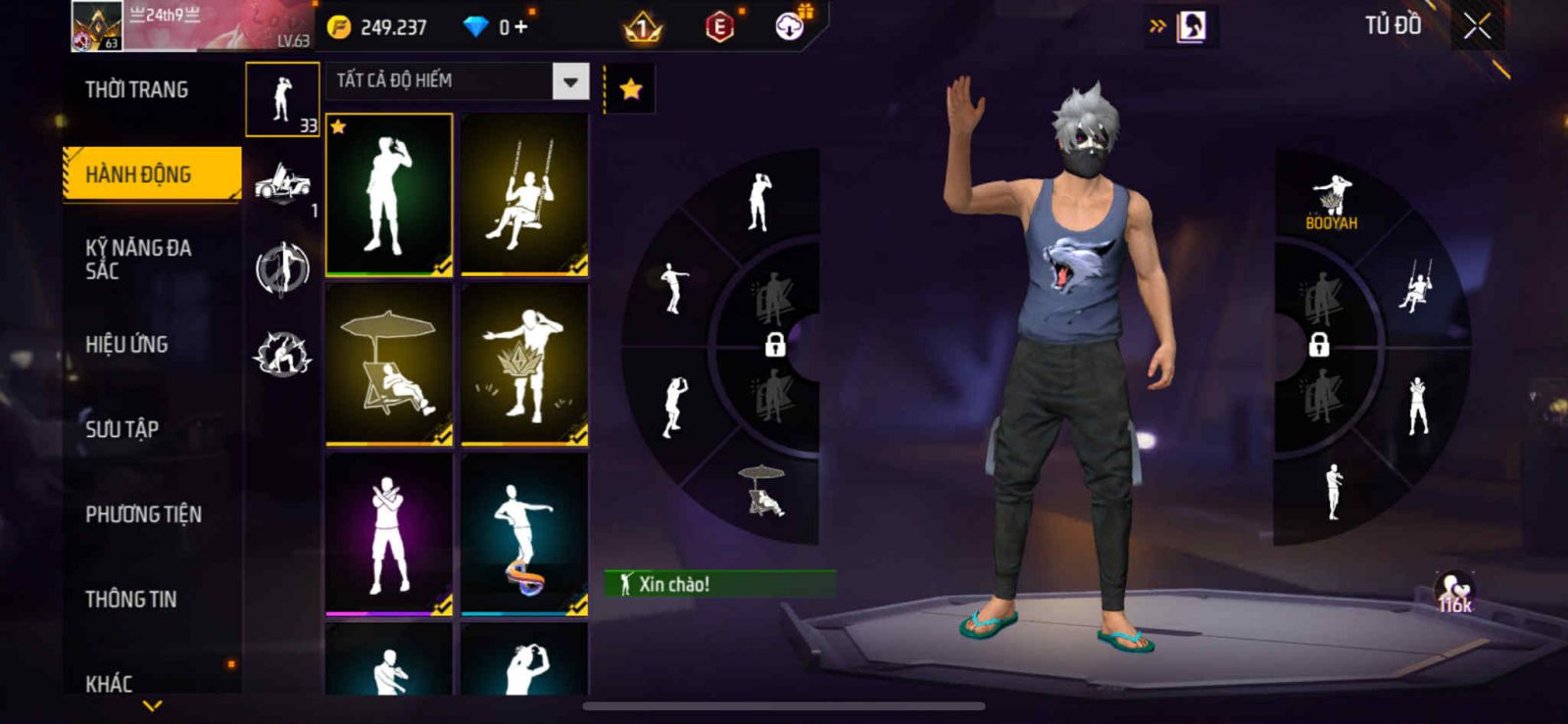Switch to the Thông Tin tab
This screenshot has width=1568, height=724.
coord(130,599)
